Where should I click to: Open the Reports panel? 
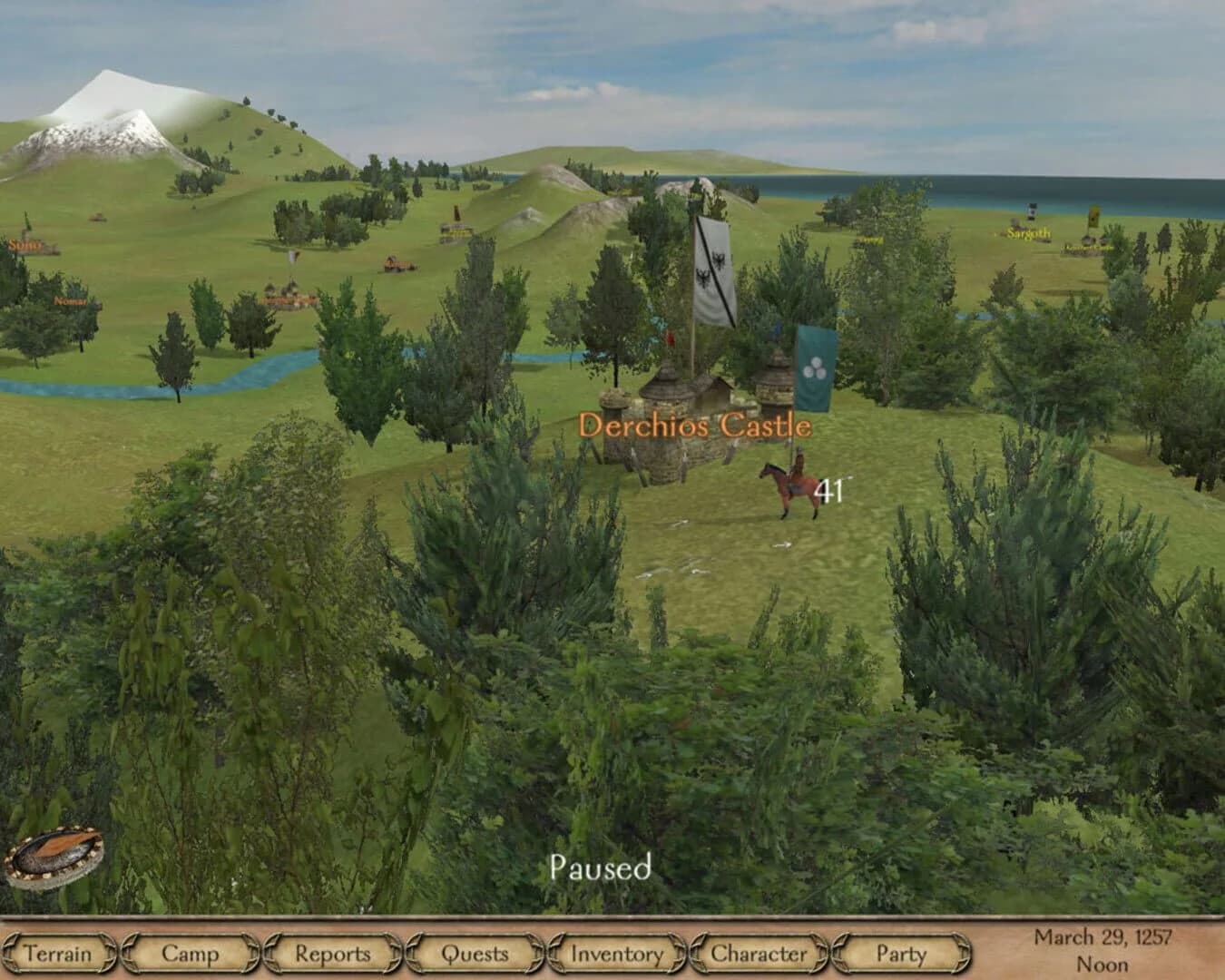click(335, 954)
